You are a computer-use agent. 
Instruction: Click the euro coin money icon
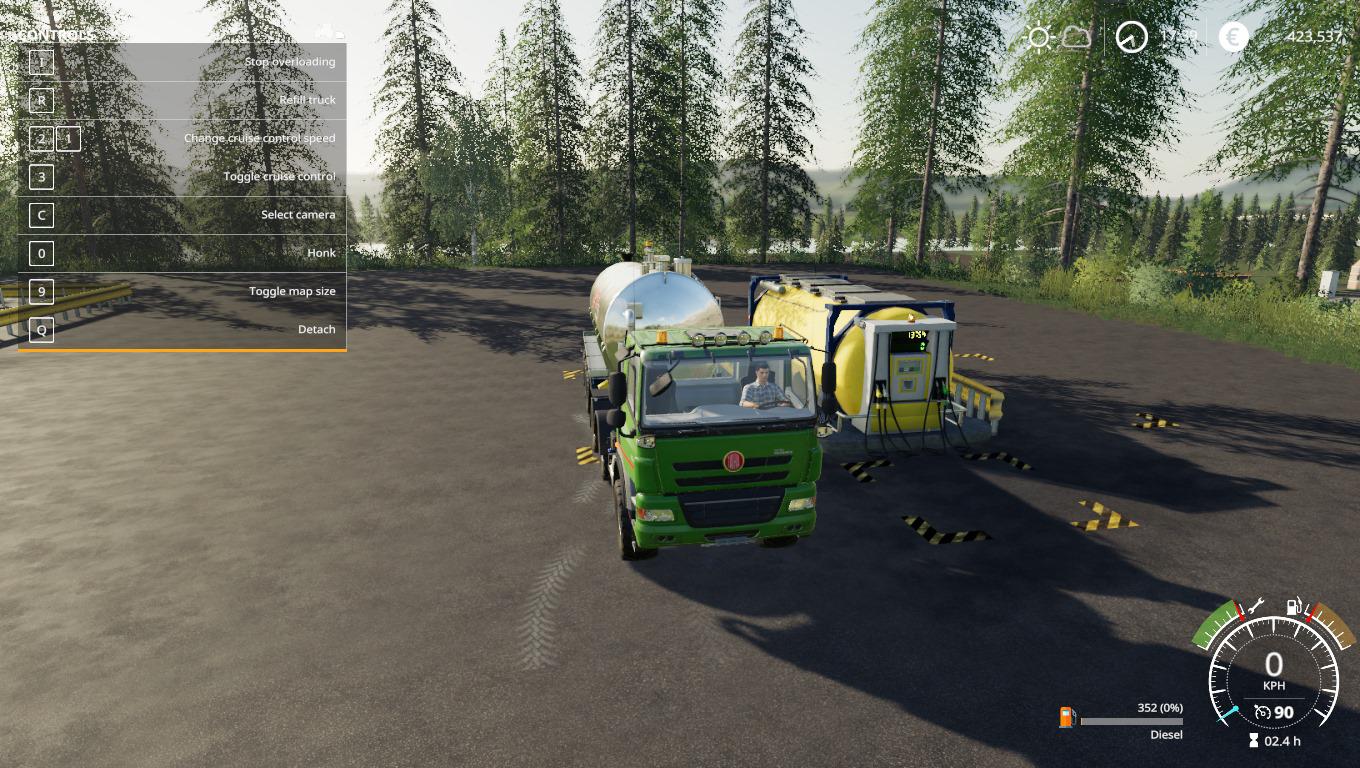(1234, 37)
